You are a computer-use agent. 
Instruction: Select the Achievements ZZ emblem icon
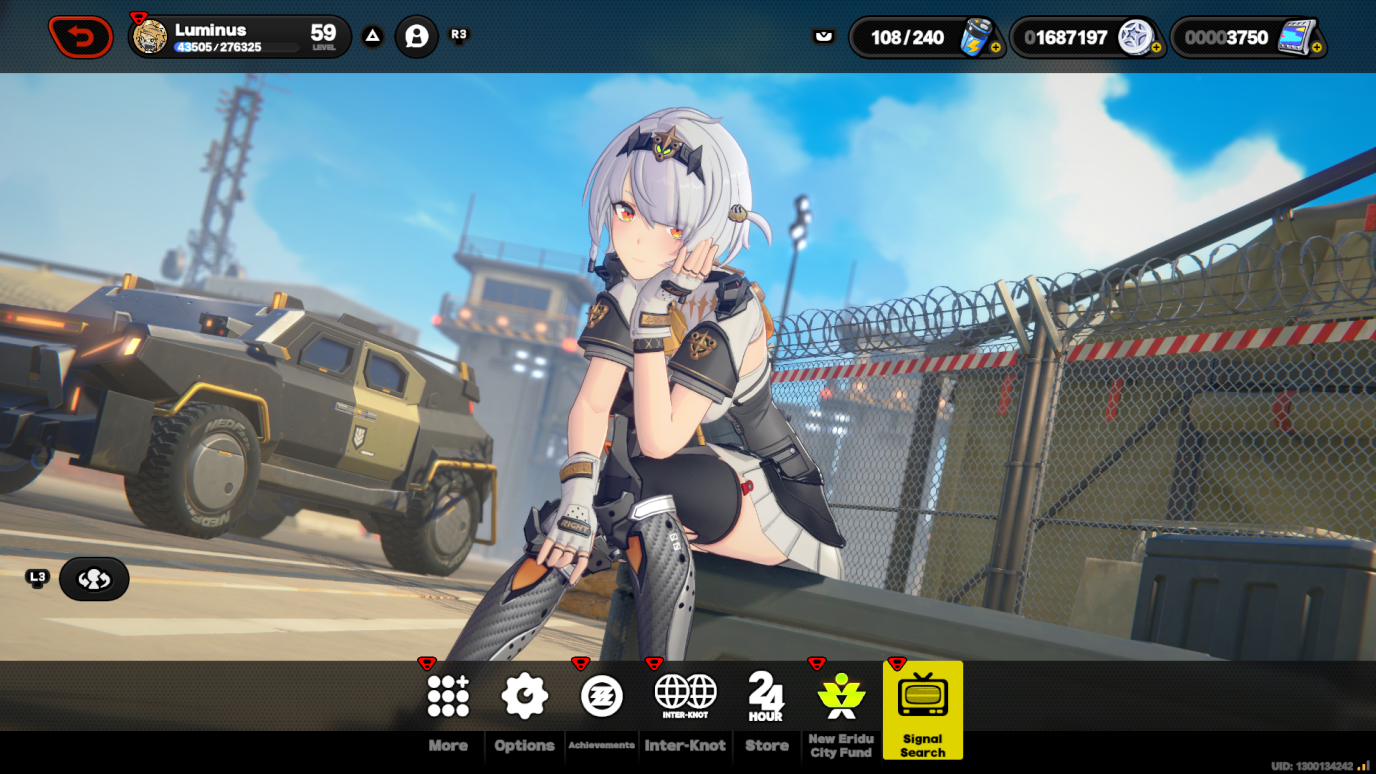(601, 693)
